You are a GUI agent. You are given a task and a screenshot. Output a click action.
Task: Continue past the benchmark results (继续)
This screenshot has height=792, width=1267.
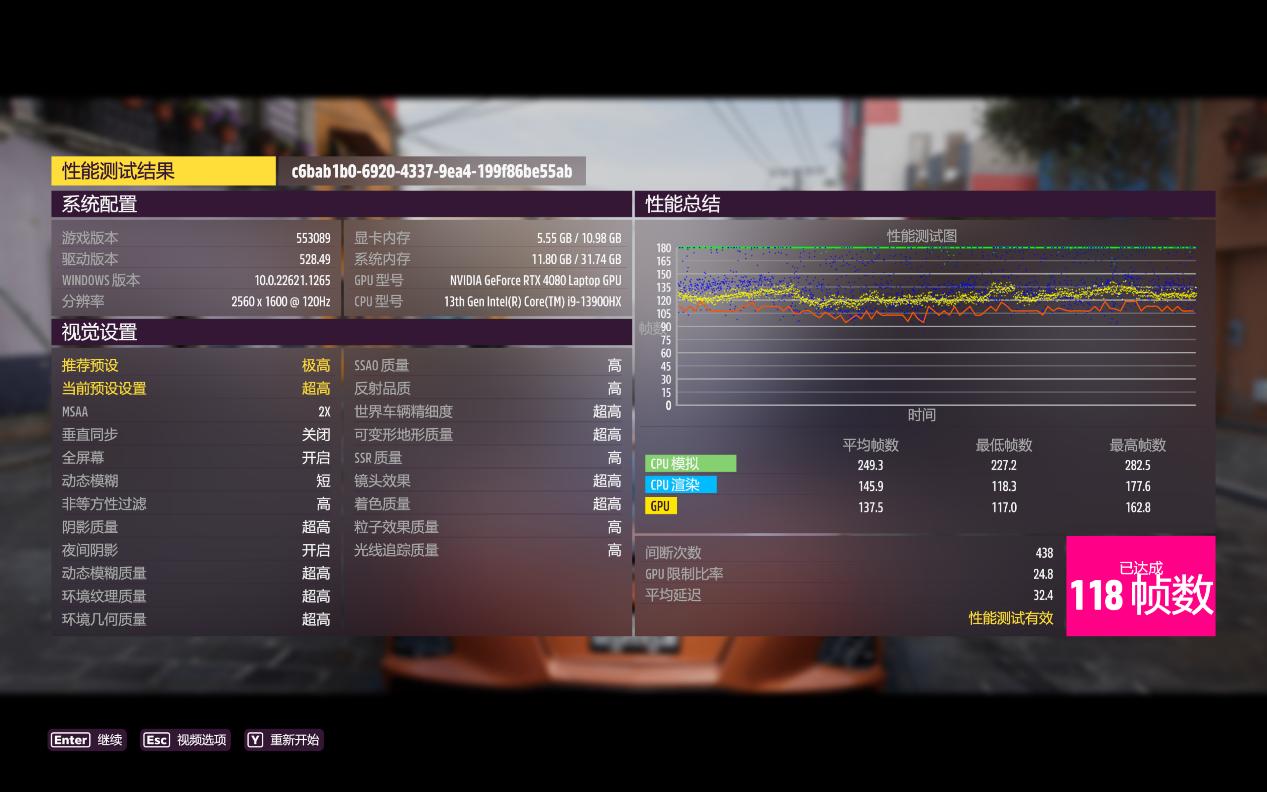[87, 740]
